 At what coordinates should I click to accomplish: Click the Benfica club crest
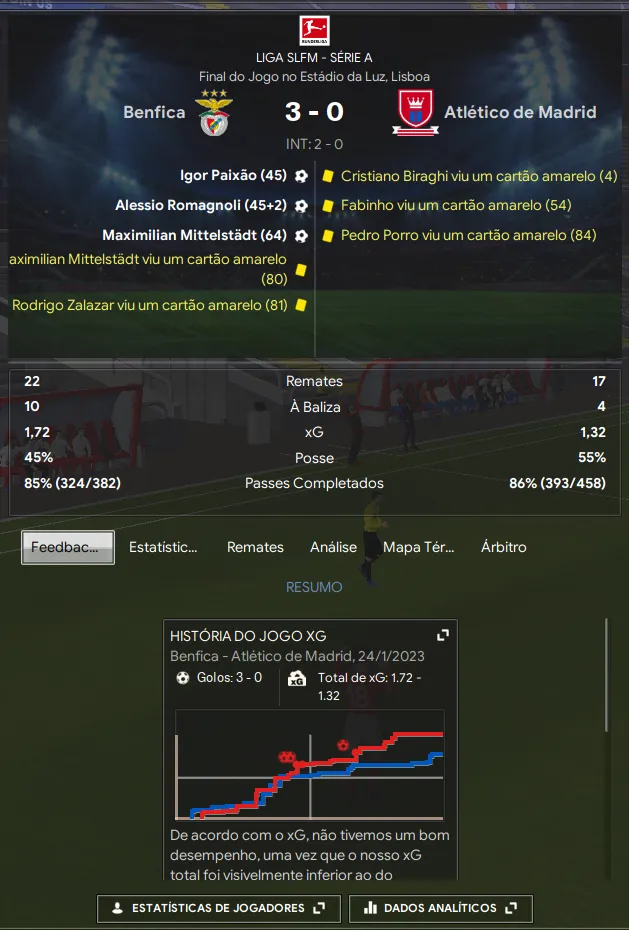click(x=212, y=112)
